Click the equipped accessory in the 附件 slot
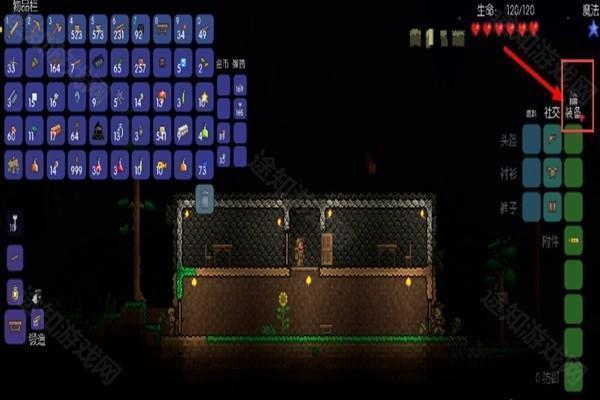This screenshot has width=600, height=400. pyautogui.click(x=574, y=241)
